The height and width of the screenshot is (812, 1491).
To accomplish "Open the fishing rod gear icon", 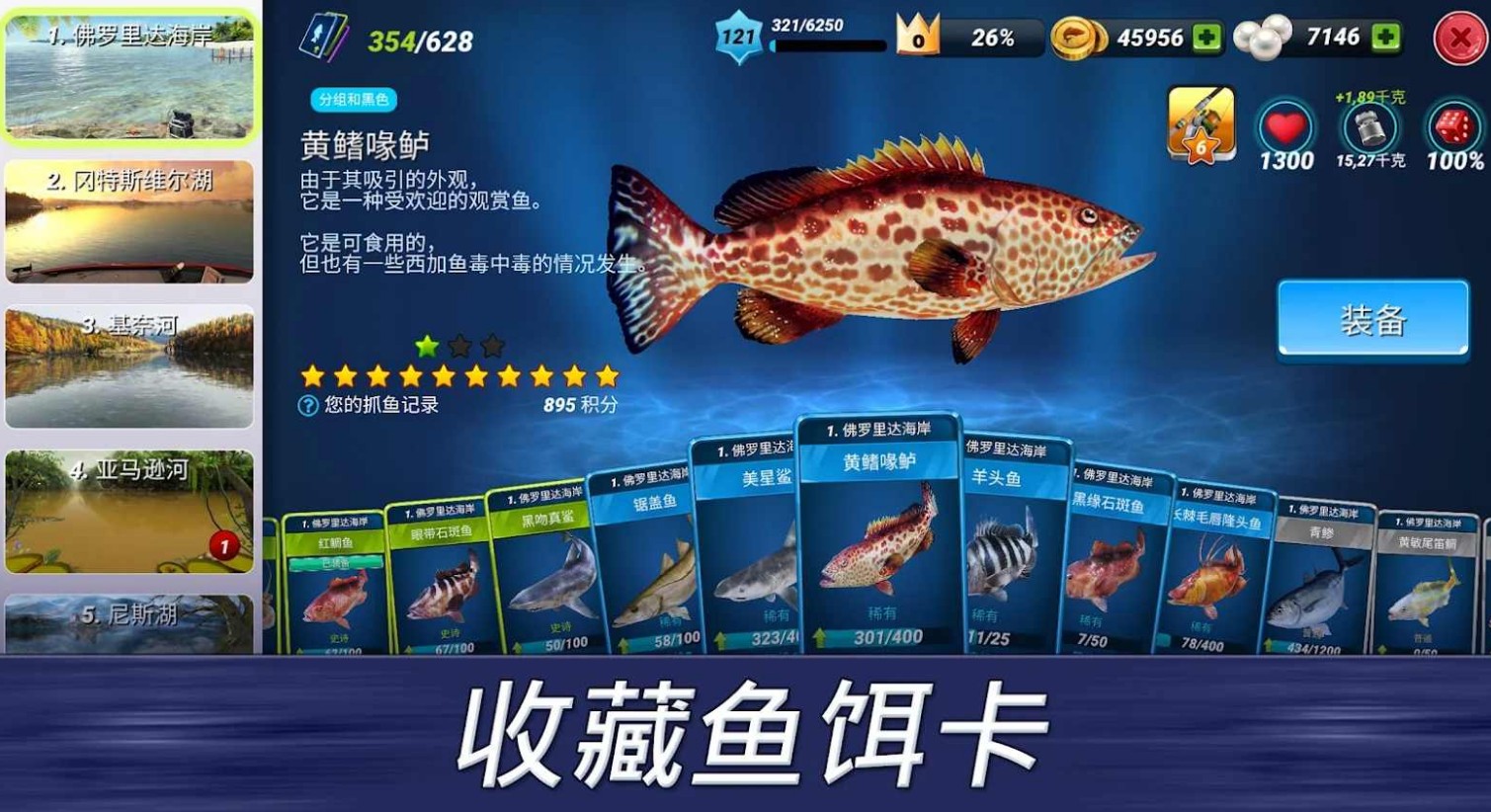I will coord(1201,122).
